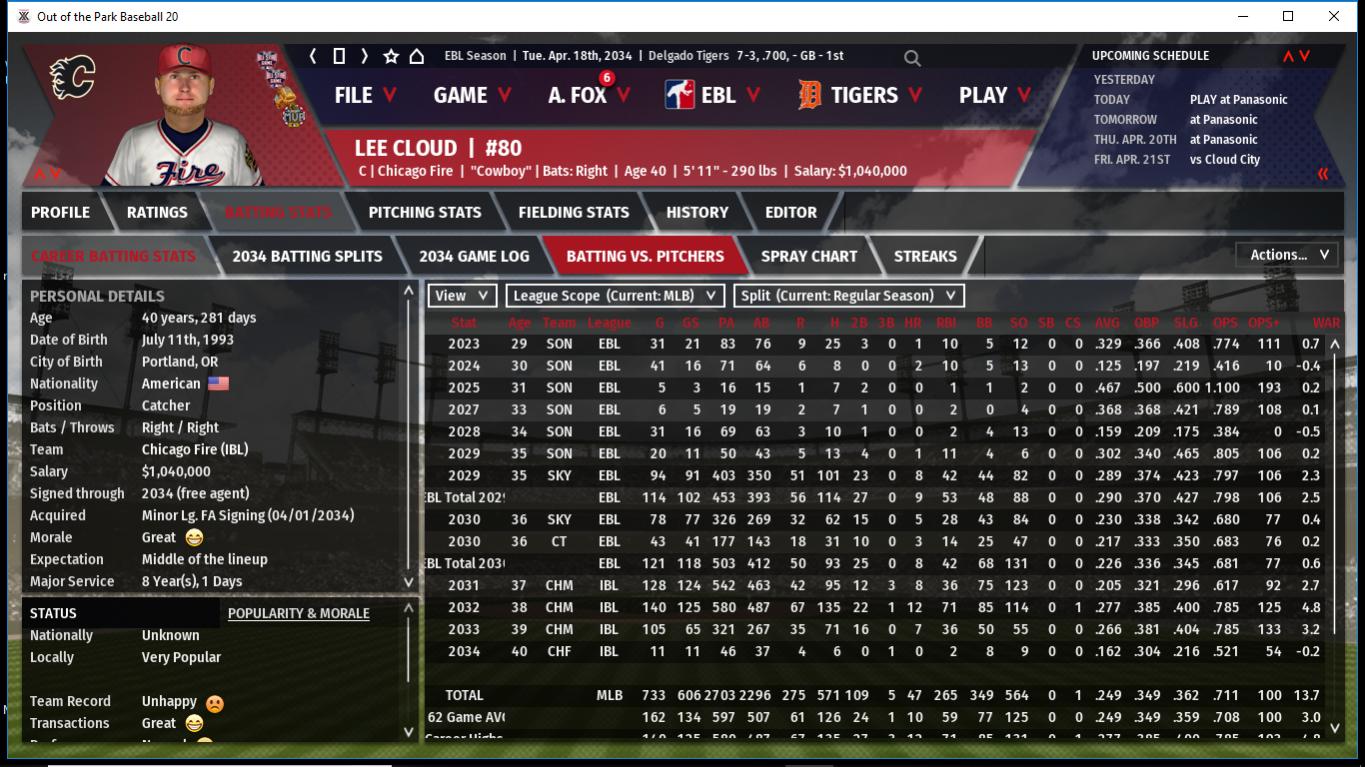Click the search magnifier icon
This screenshot has height=767, width=1365.
[912, 58]
